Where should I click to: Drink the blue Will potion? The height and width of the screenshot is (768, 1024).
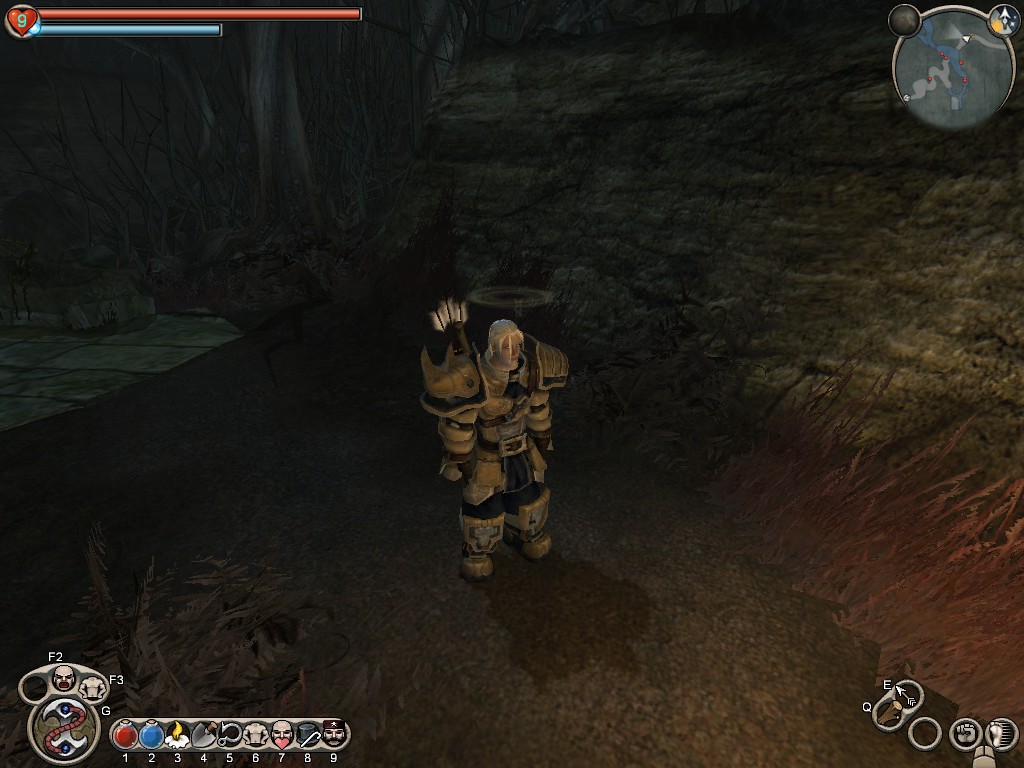151,736
